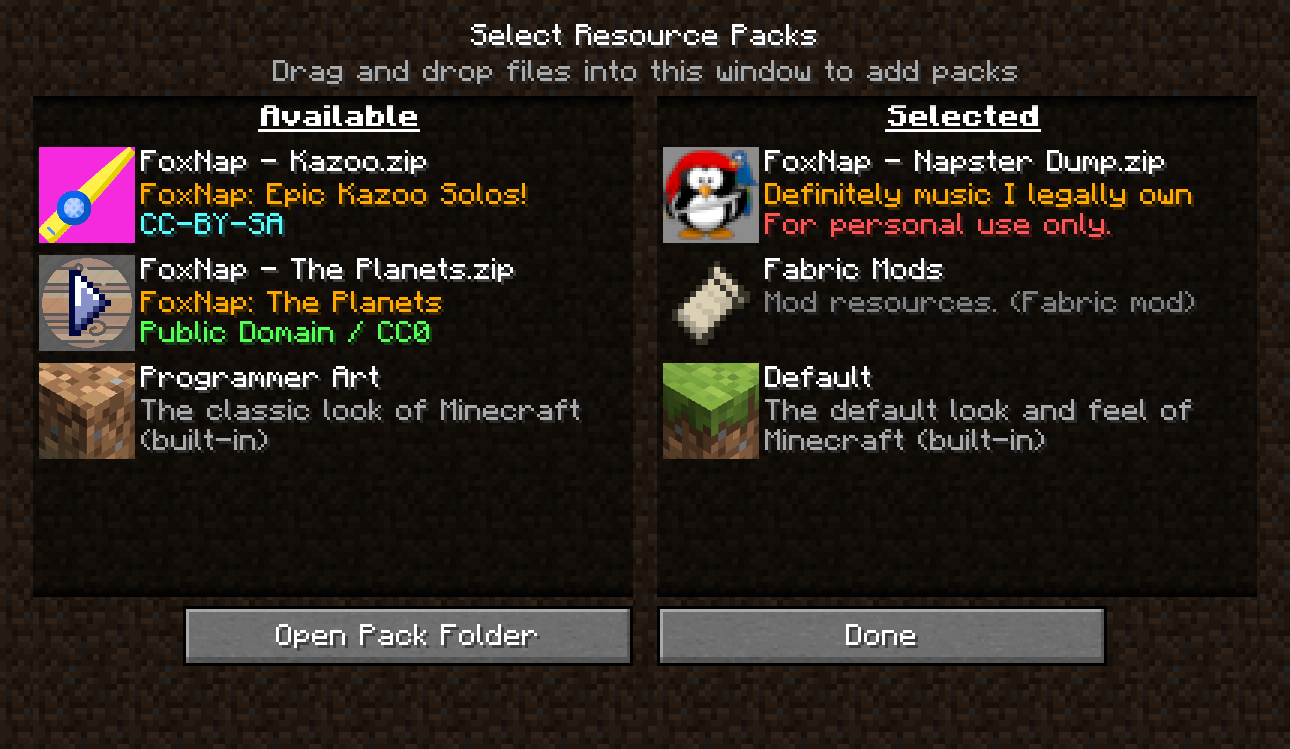Click the Available column header
Viewport: 1290px width, 749px height.
(x=338, y=116)
